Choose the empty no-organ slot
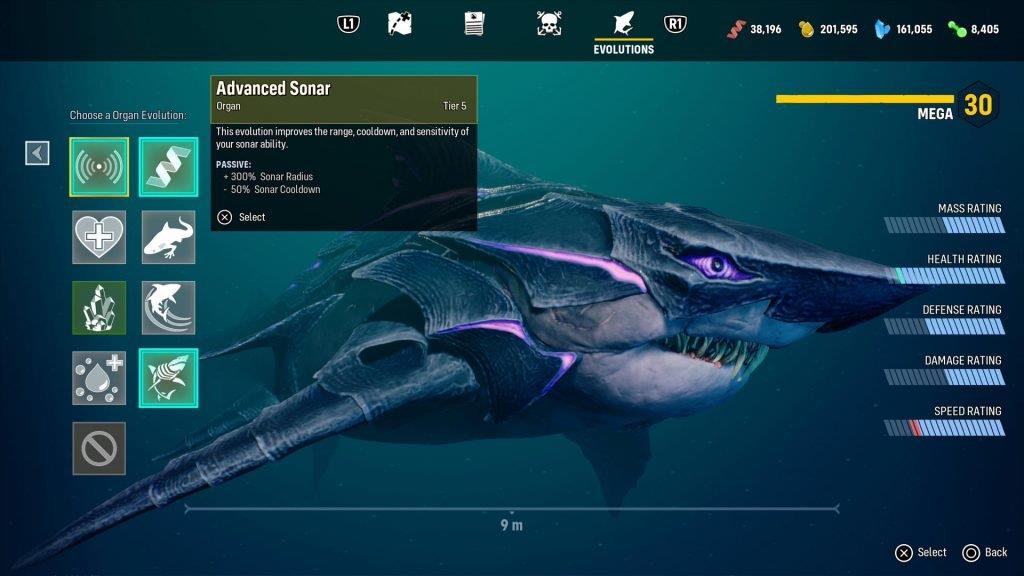1024x576 pixels. (x=99, y=448)
